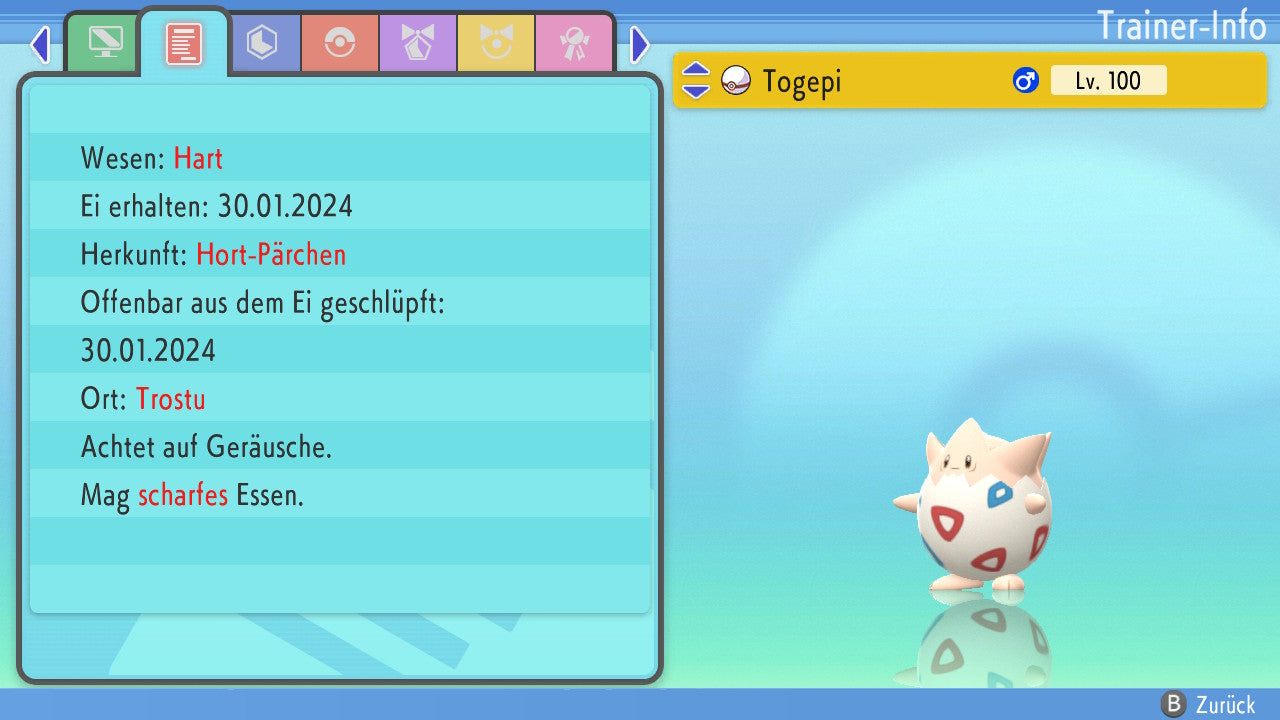Viewport: 1280px width, 720px height.
Task: Switch to the purple bow tab
Action: point(418,43)
